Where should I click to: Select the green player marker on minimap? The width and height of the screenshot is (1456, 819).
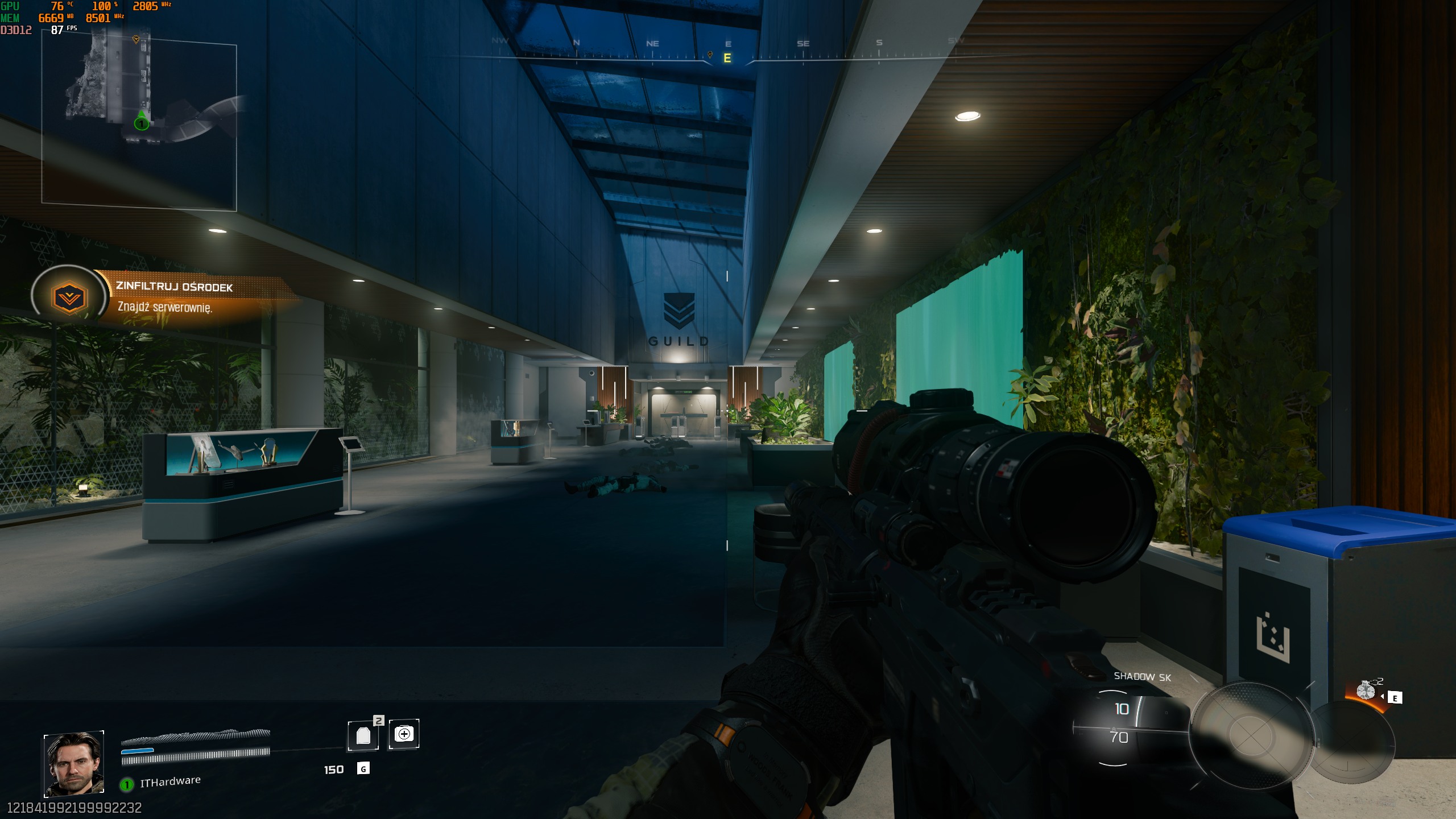point(141,123)
